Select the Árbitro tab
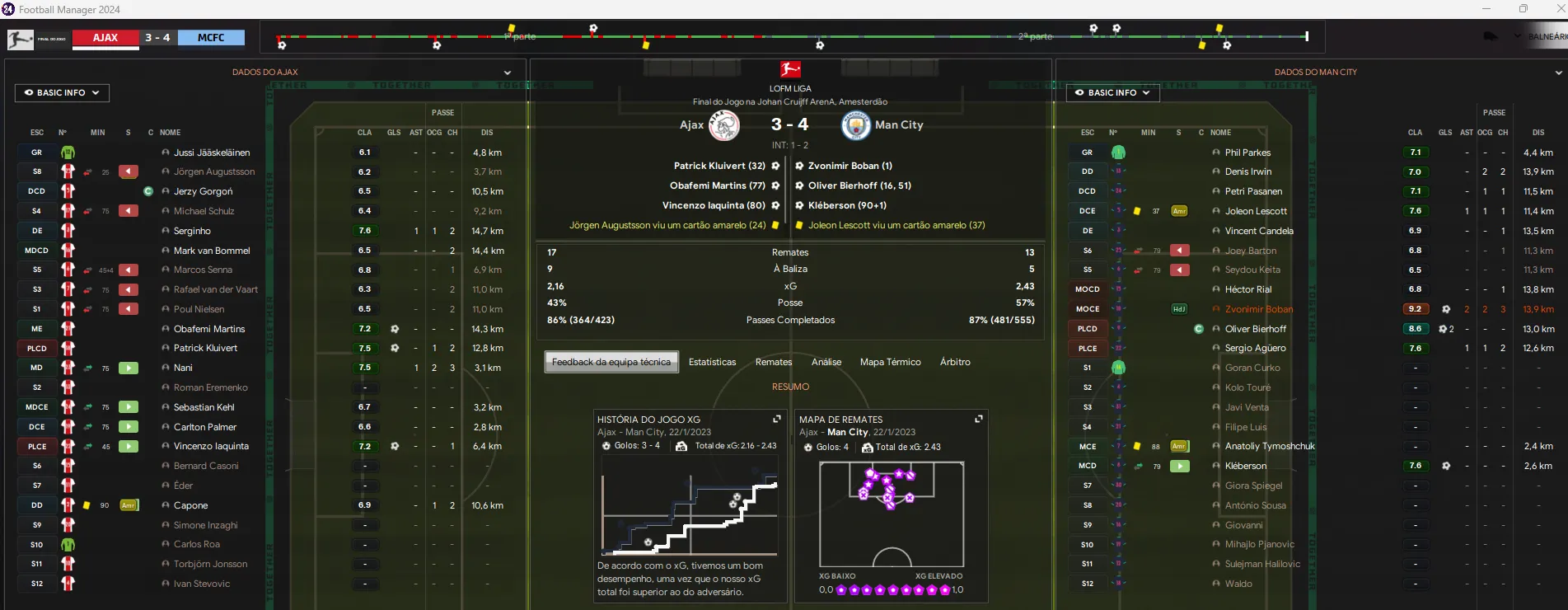The width and height of the screenshot is (1568, 610). [955, 362]
